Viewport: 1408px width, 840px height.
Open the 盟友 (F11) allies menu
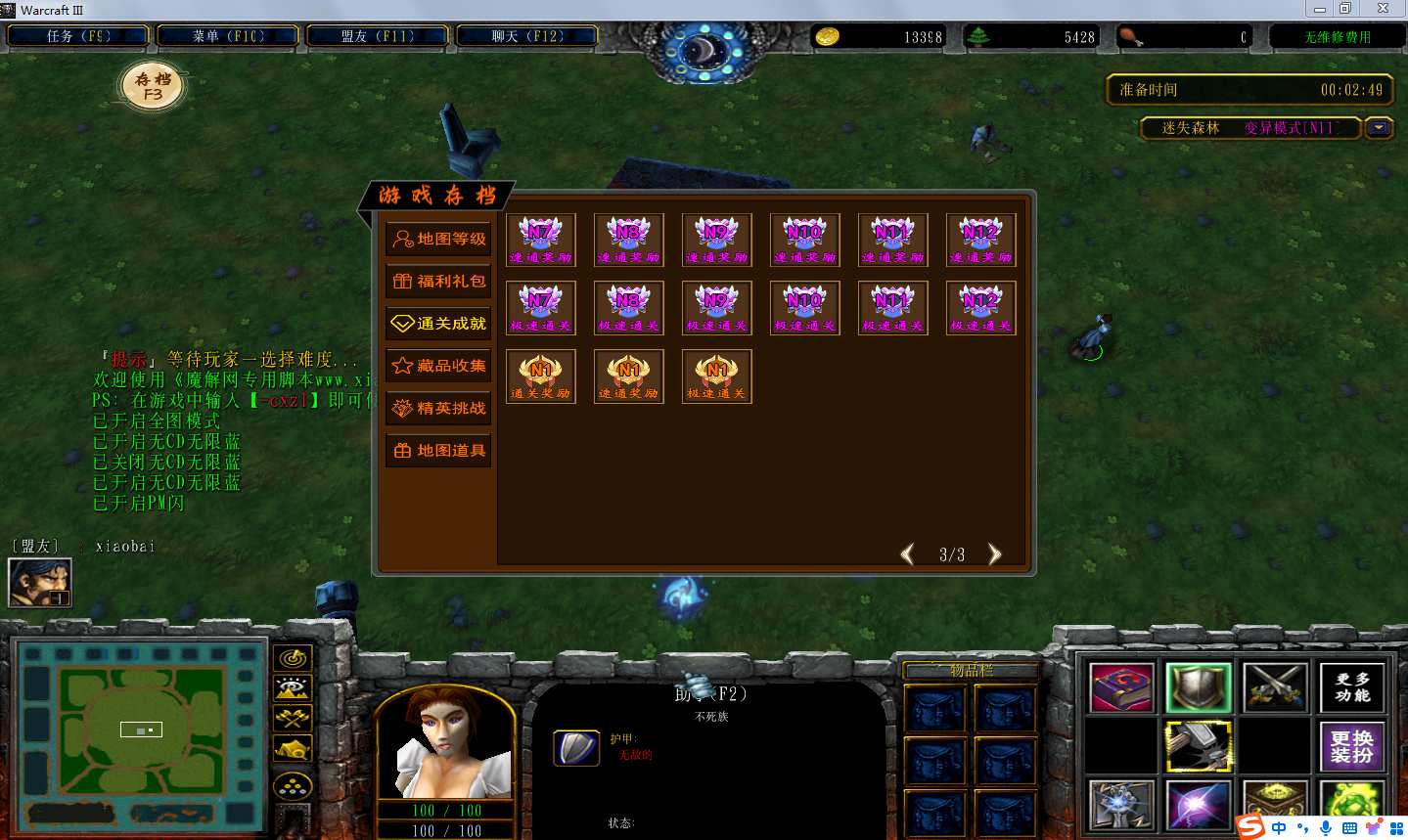(378, 36)
